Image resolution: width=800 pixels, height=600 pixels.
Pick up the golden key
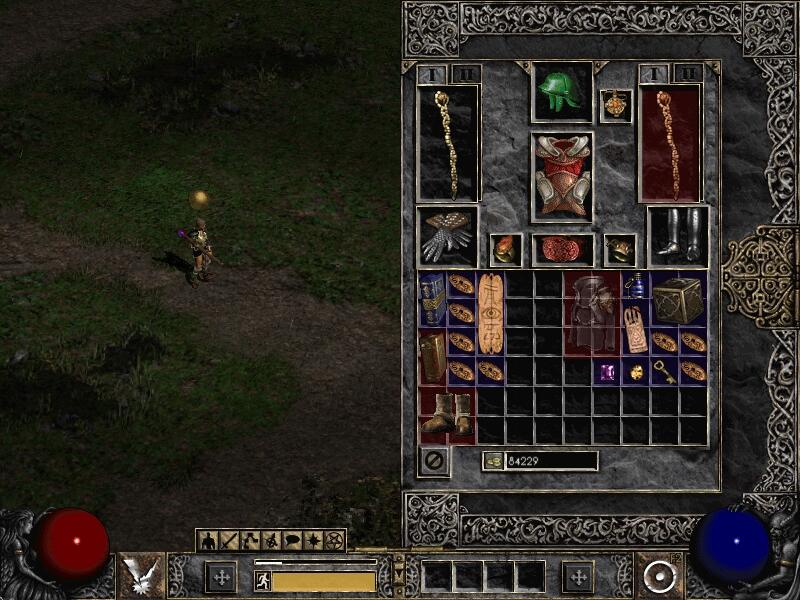663,372
